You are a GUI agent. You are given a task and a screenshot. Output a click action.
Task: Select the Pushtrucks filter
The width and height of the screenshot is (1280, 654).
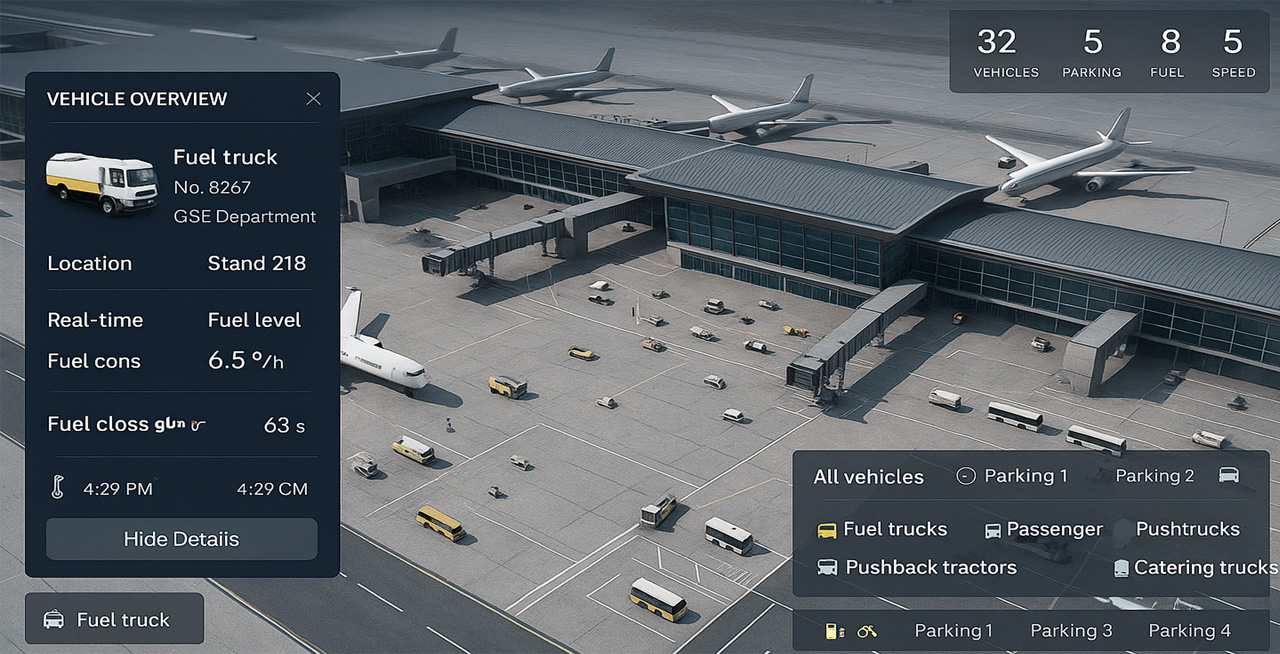pos(1187,529)
